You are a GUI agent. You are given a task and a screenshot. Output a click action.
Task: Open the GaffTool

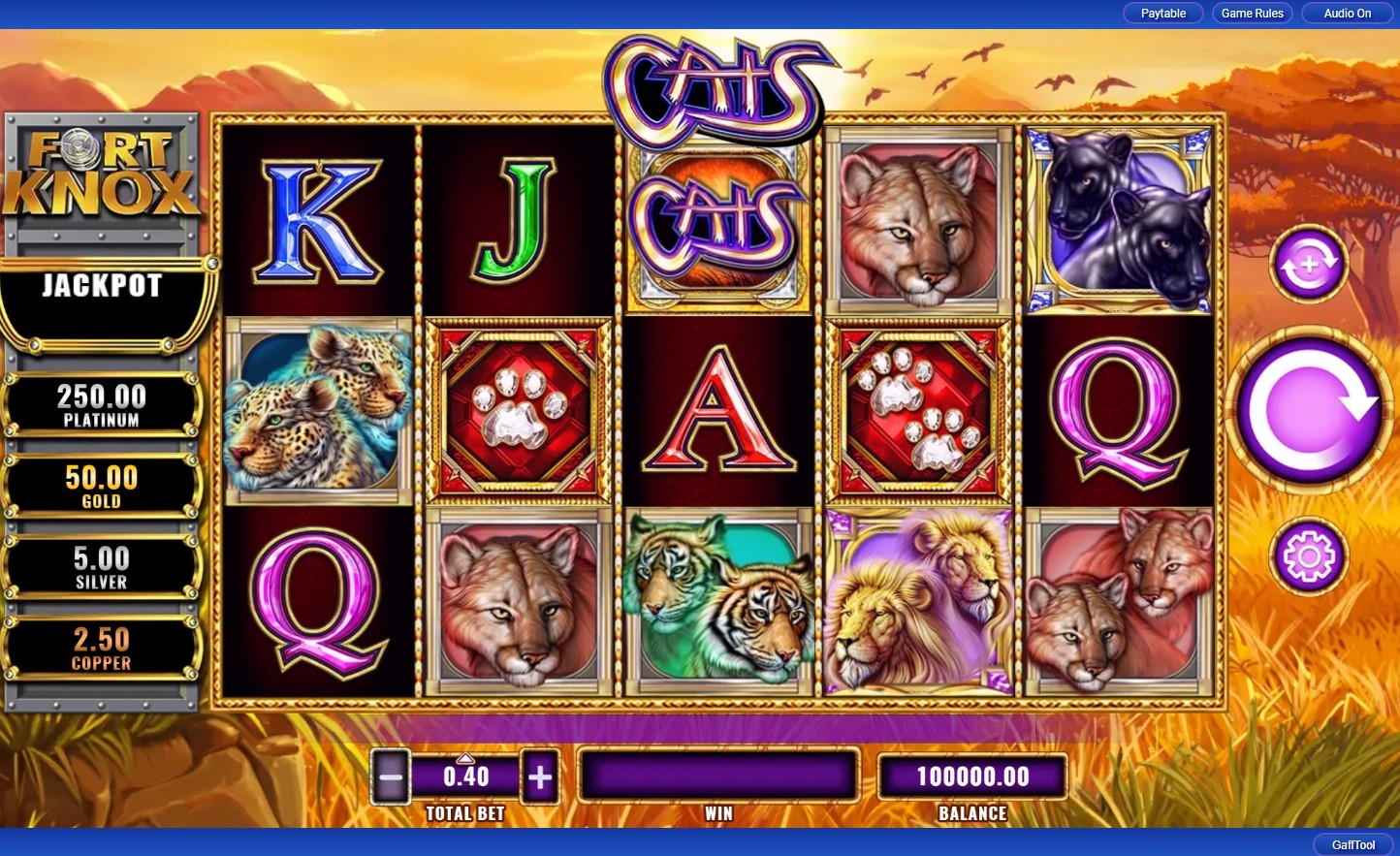1352,844
